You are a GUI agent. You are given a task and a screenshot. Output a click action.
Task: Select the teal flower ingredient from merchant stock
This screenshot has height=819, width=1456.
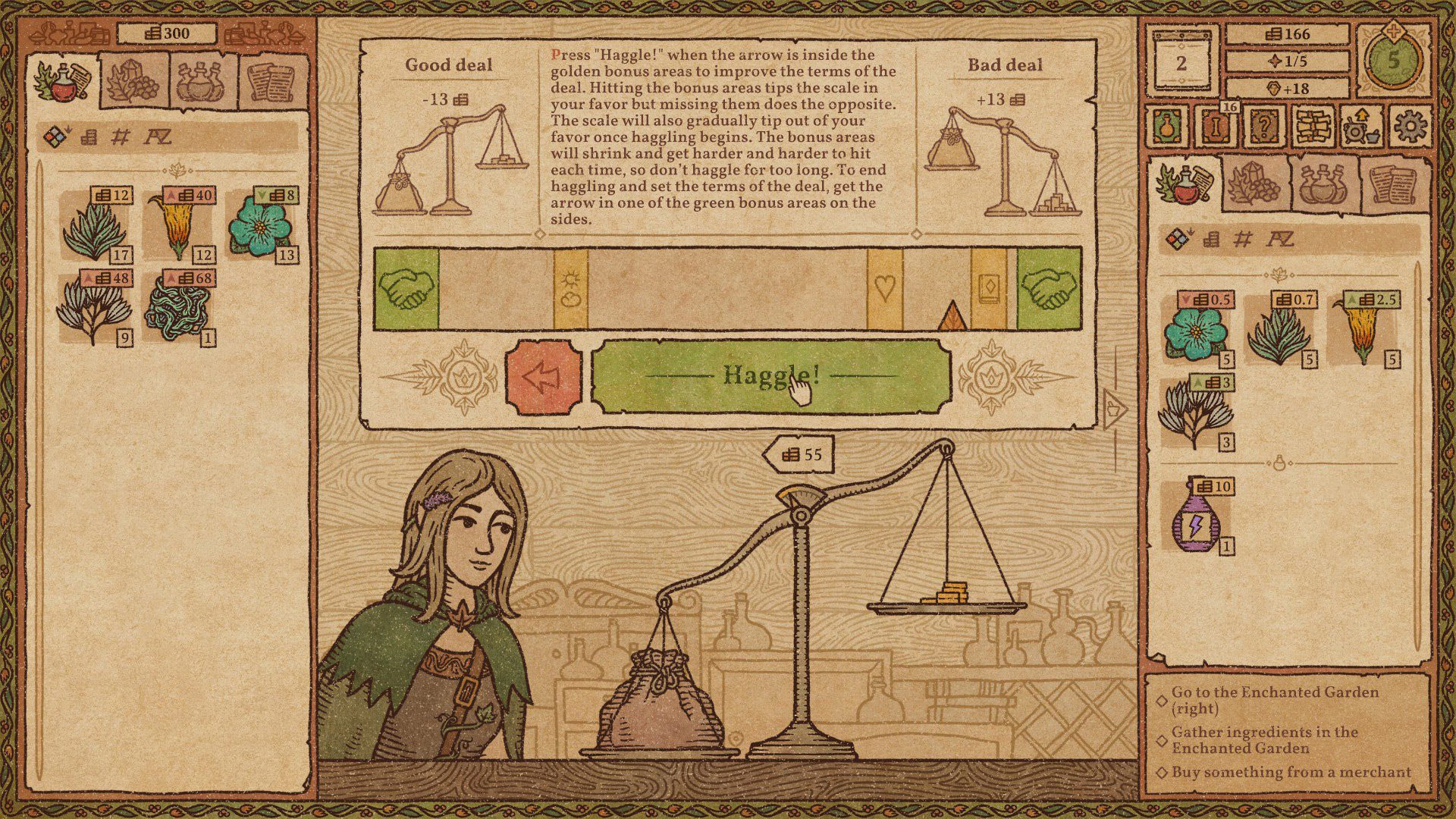(1194, 334)
